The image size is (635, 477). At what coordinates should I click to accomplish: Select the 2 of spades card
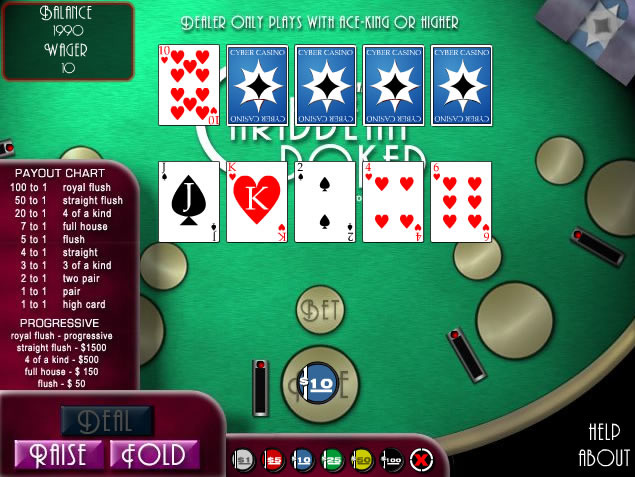325,201
